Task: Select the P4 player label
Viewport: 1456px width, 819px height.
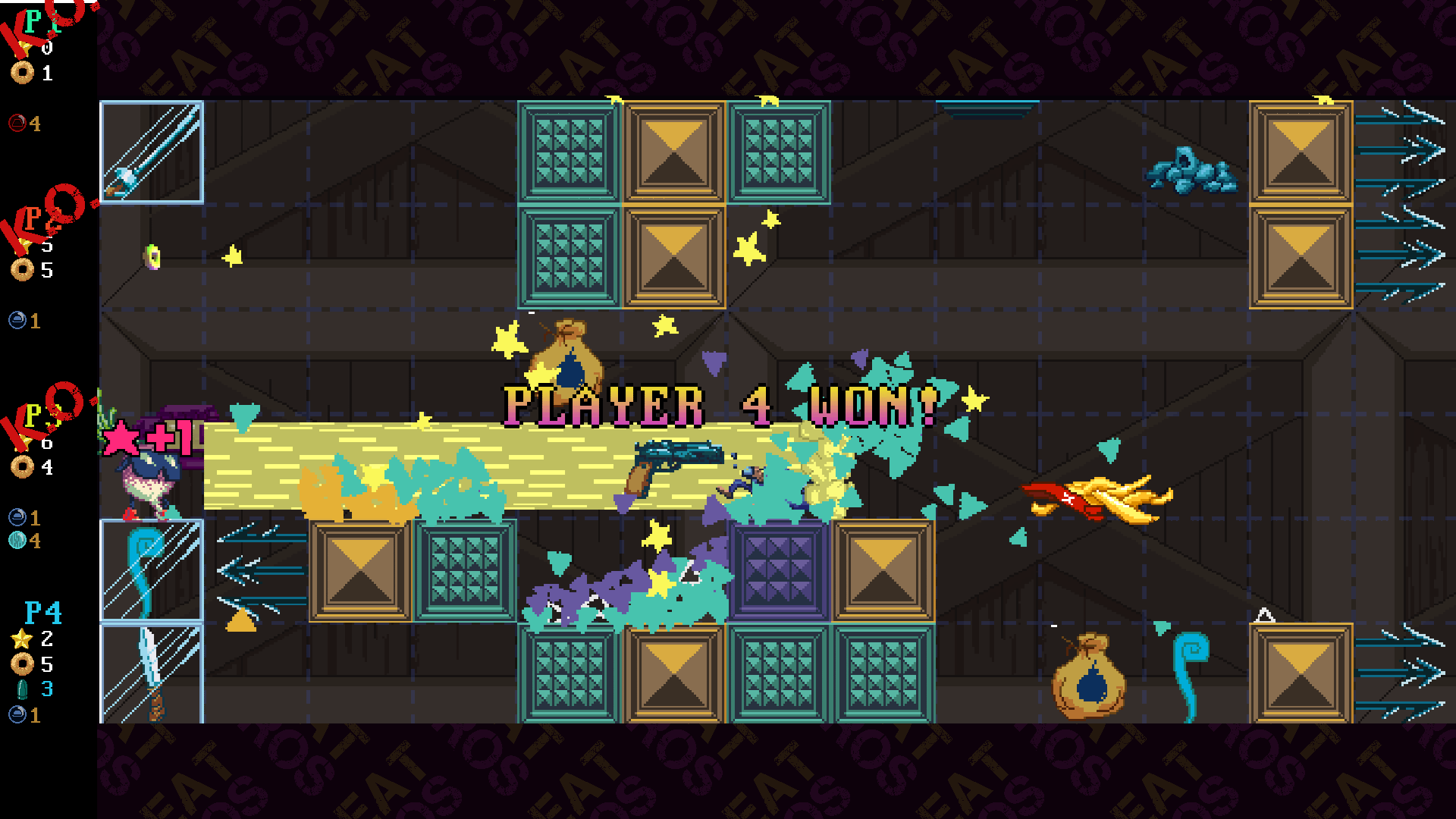Action: 42,612
